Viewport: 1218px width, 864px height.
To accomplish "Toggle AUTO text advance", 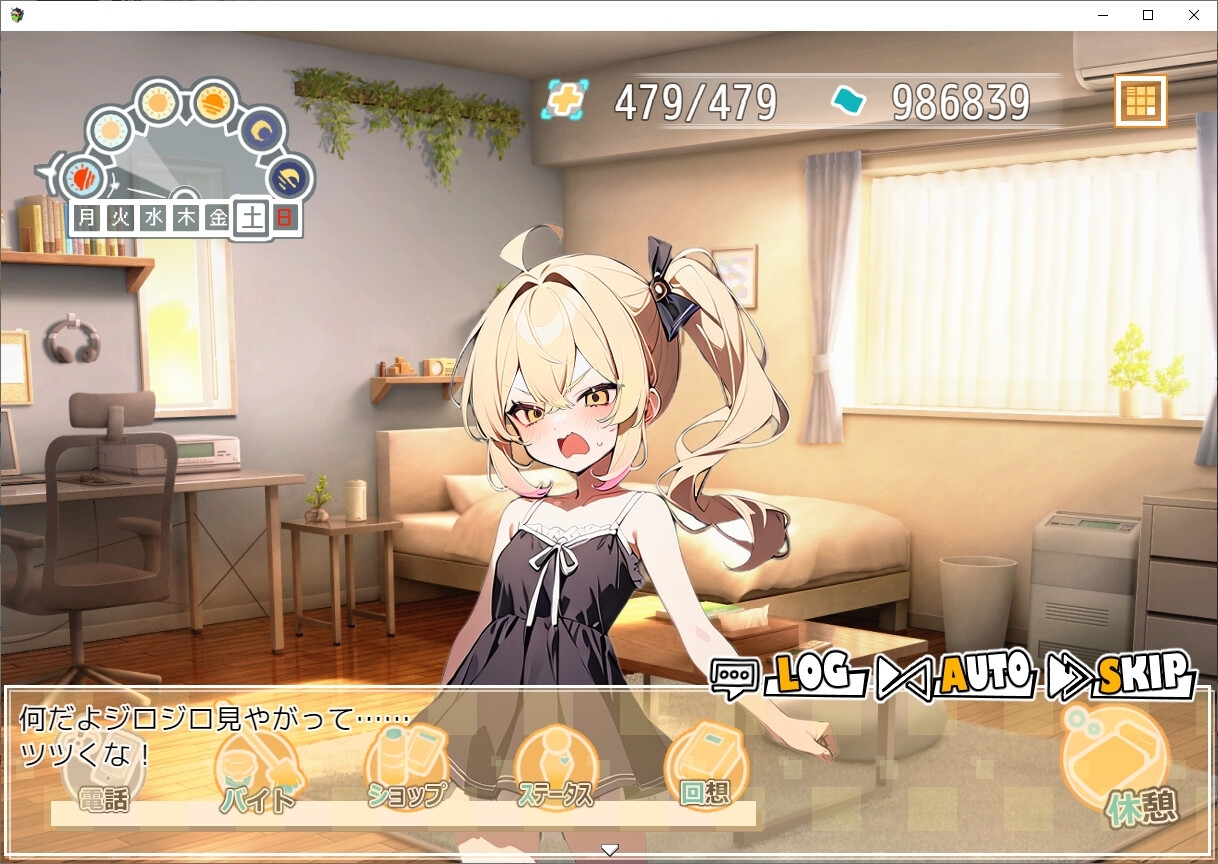I will point(984,676).
